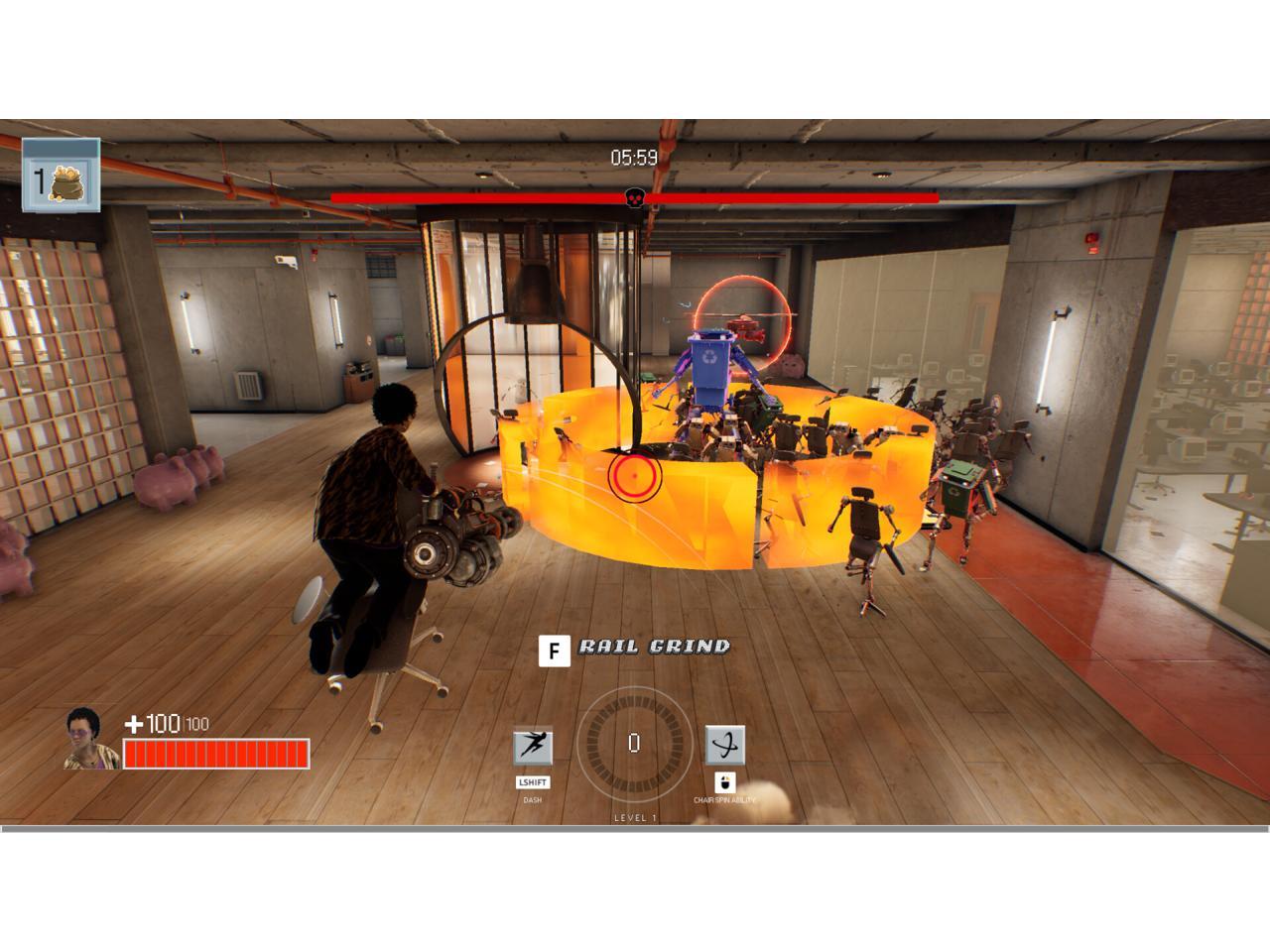Click the player character portrait

click(x=90, y=740)
